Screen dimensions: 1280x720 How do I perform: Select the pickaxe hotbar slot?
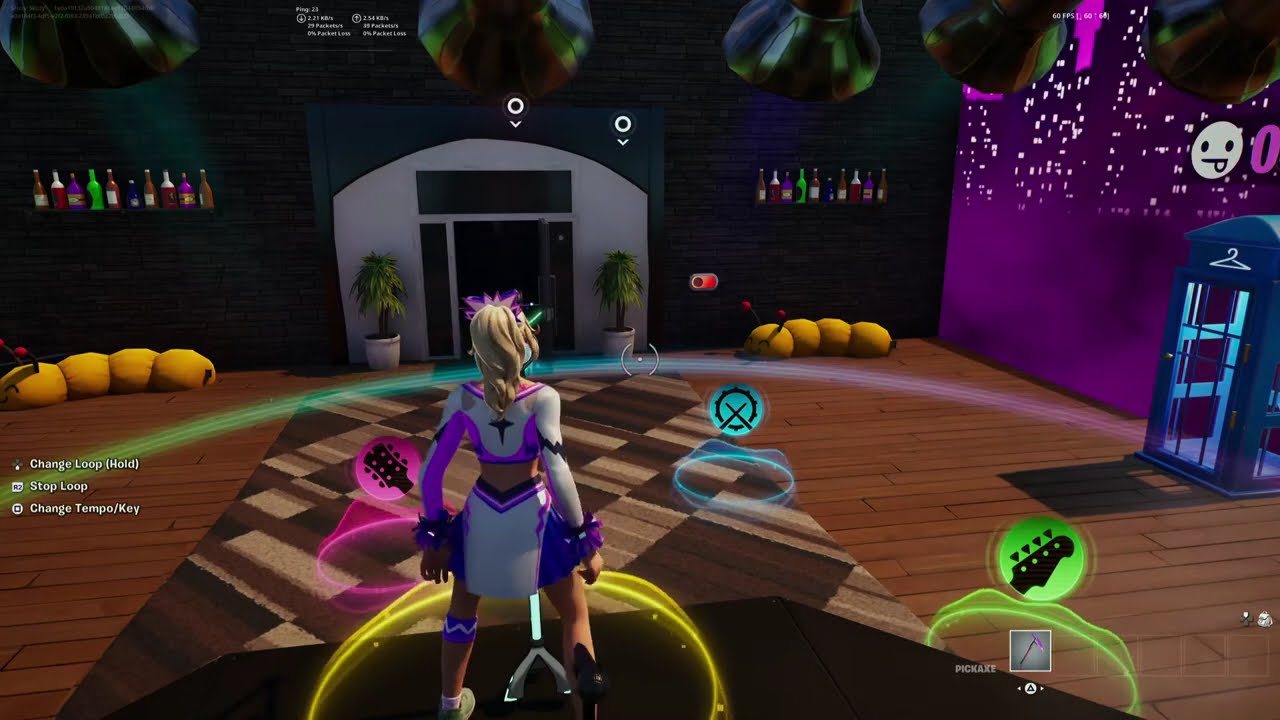[x=1030, y=651]
